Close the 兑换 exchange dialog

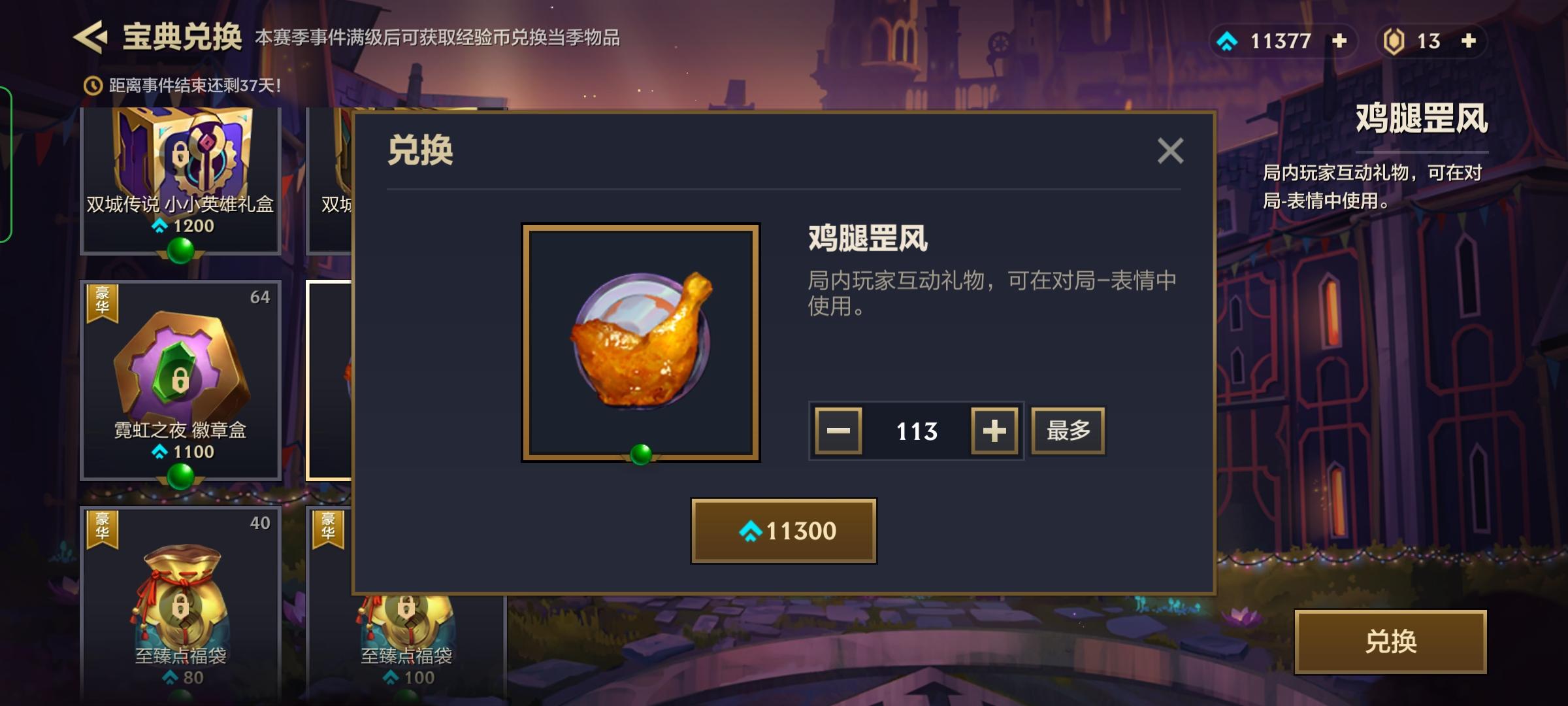1169,149
